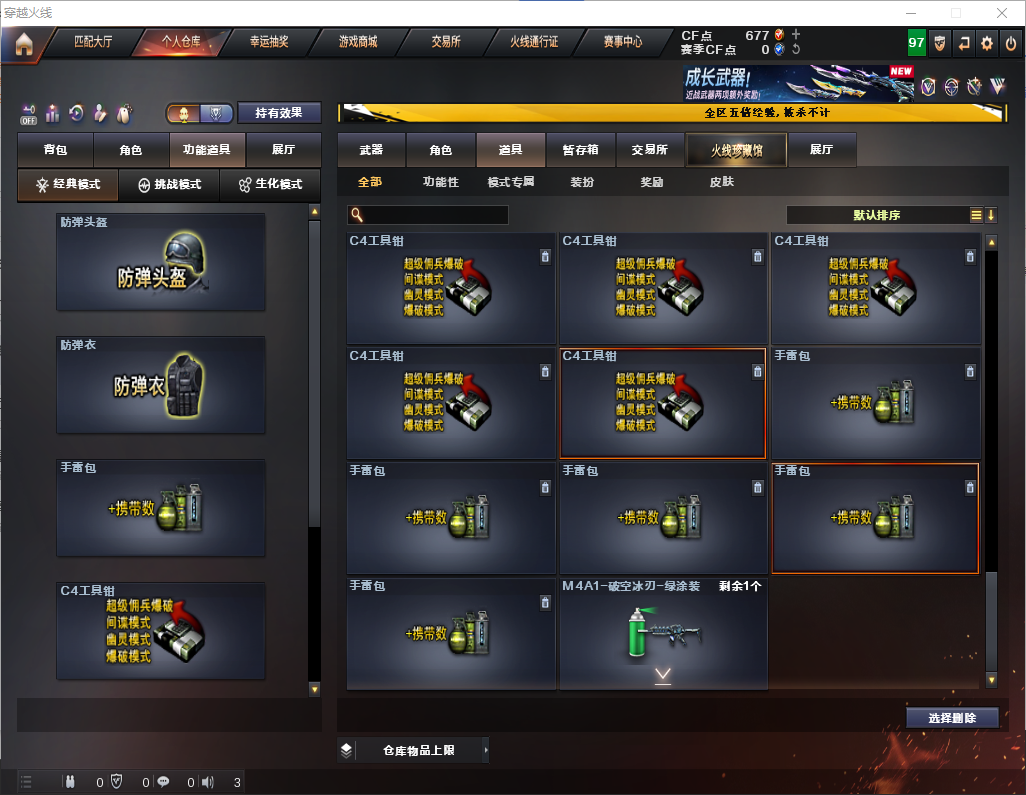Switch to the 背包 backpack tab
1026x795 pixels.
point(55,150)
